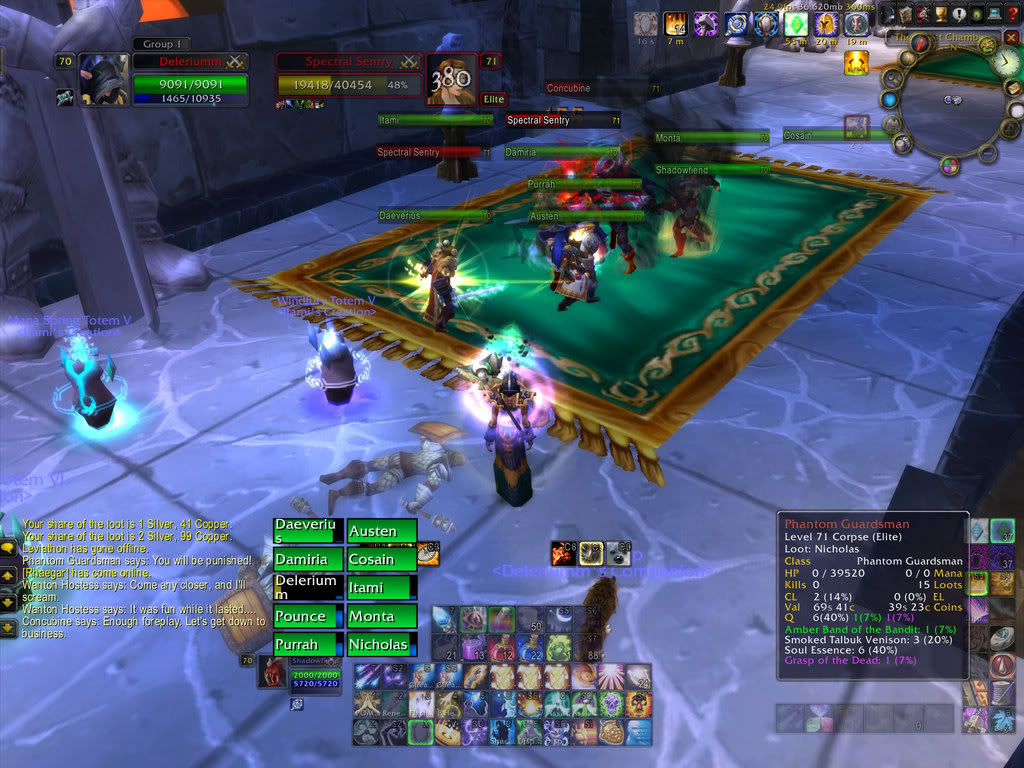Screen dimensions: 1024x768
Task: Select Itami's raid frame
Action: 381,588
